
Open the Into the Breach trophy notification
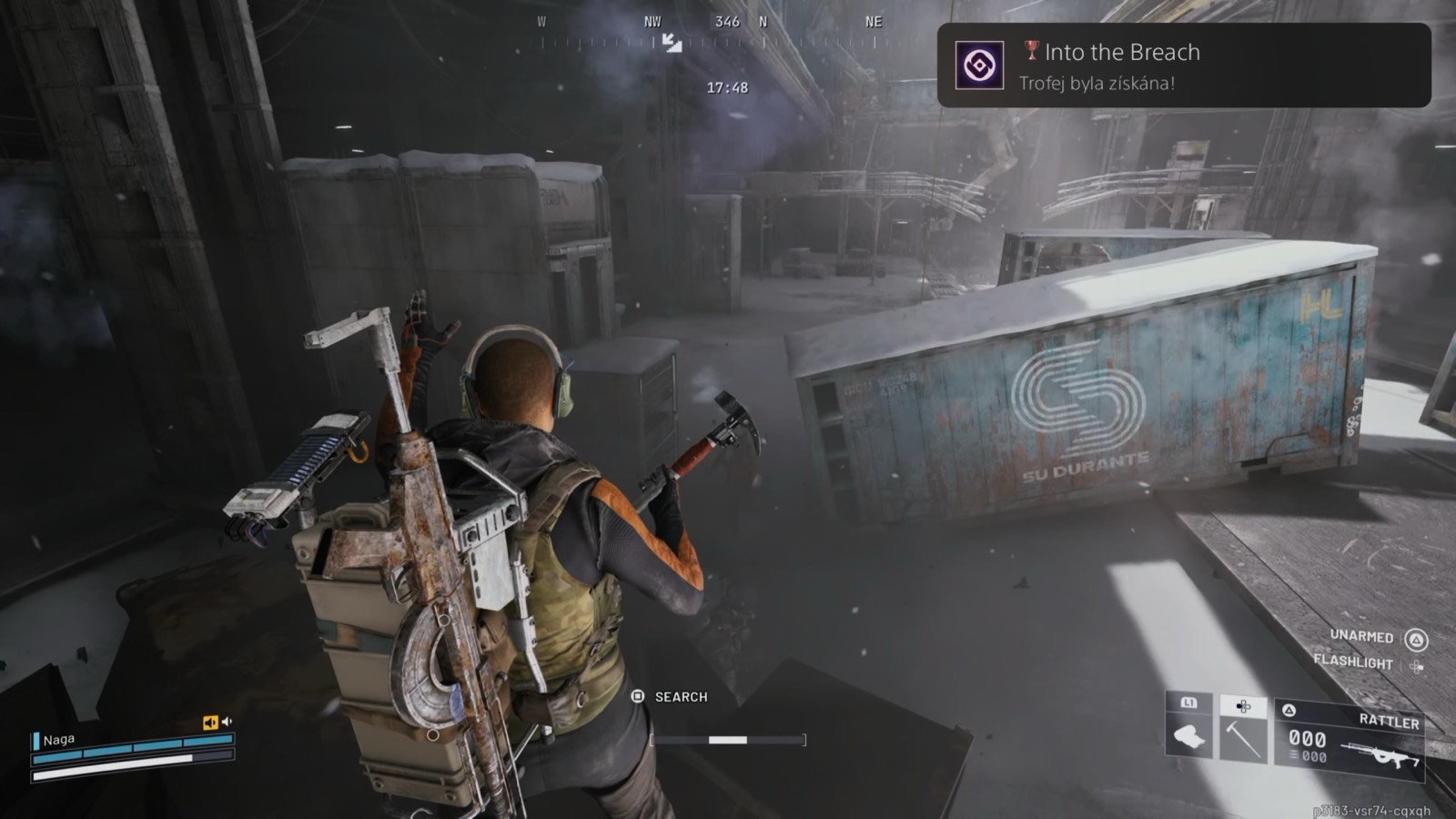1183,66
